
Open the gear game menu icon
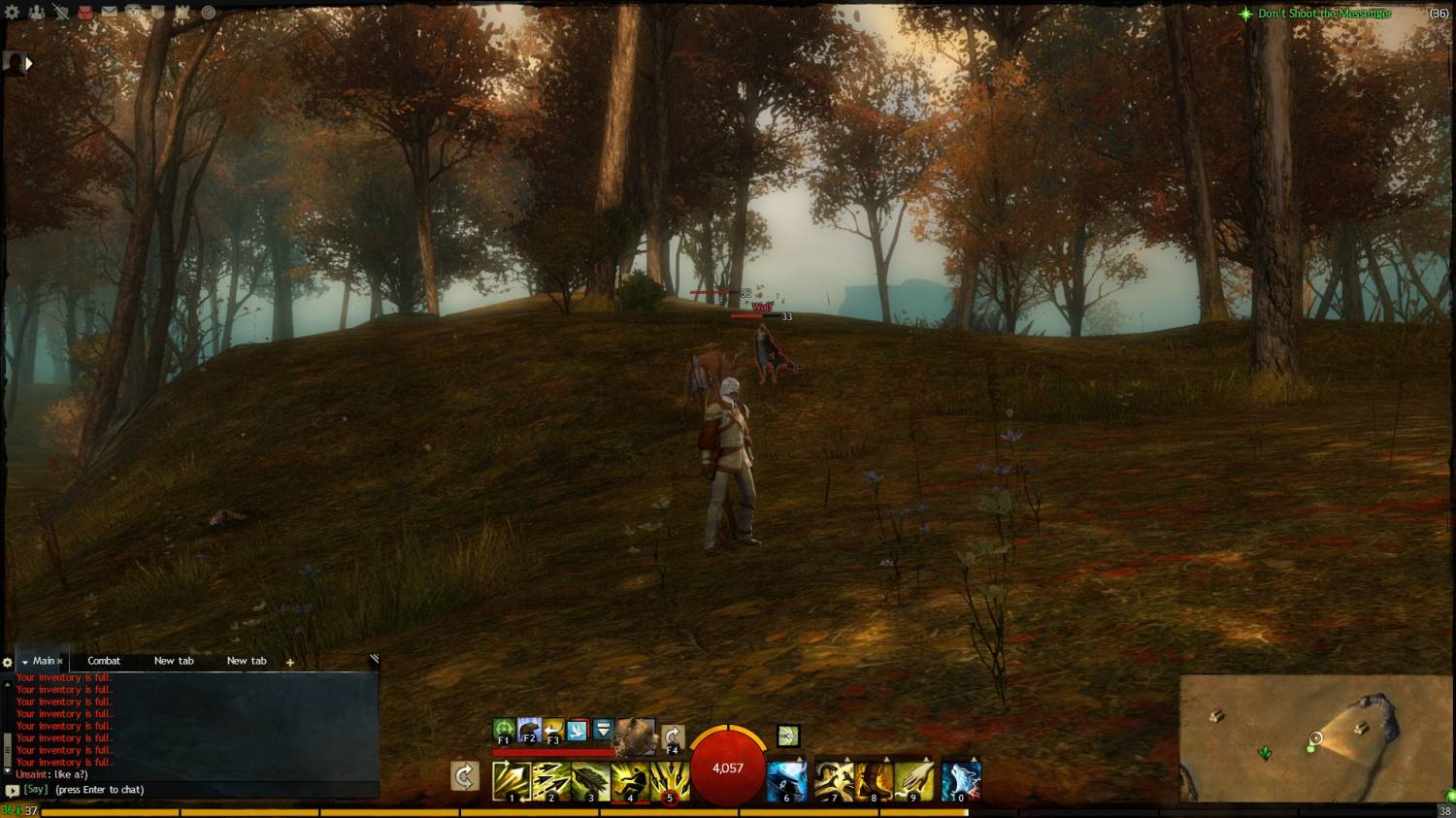point(13,13)
